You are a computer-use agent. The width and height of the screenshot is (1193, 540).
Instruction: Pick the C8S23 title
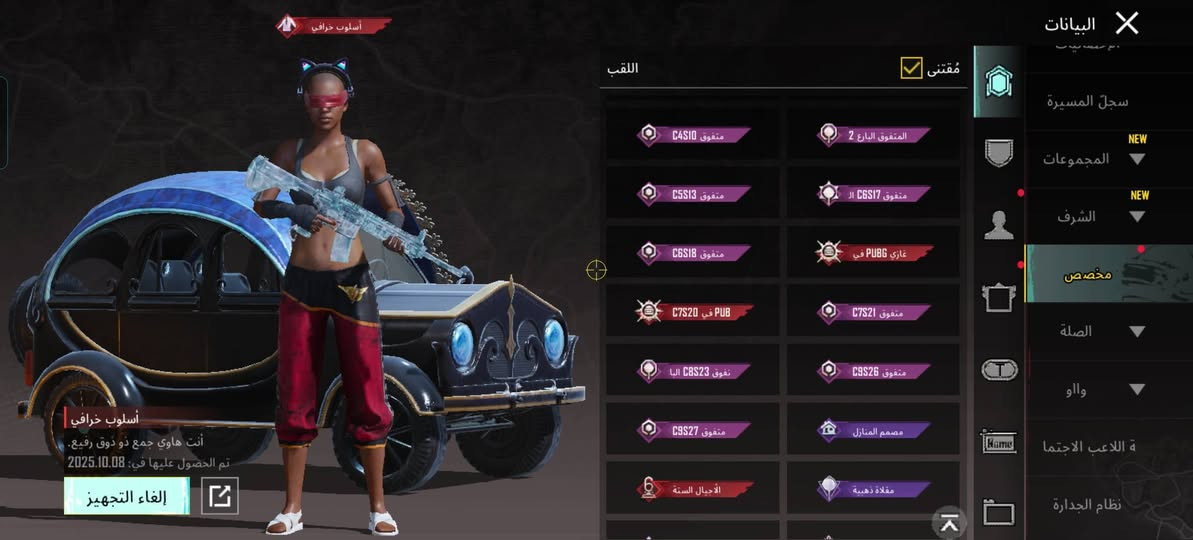pos(694,371)
